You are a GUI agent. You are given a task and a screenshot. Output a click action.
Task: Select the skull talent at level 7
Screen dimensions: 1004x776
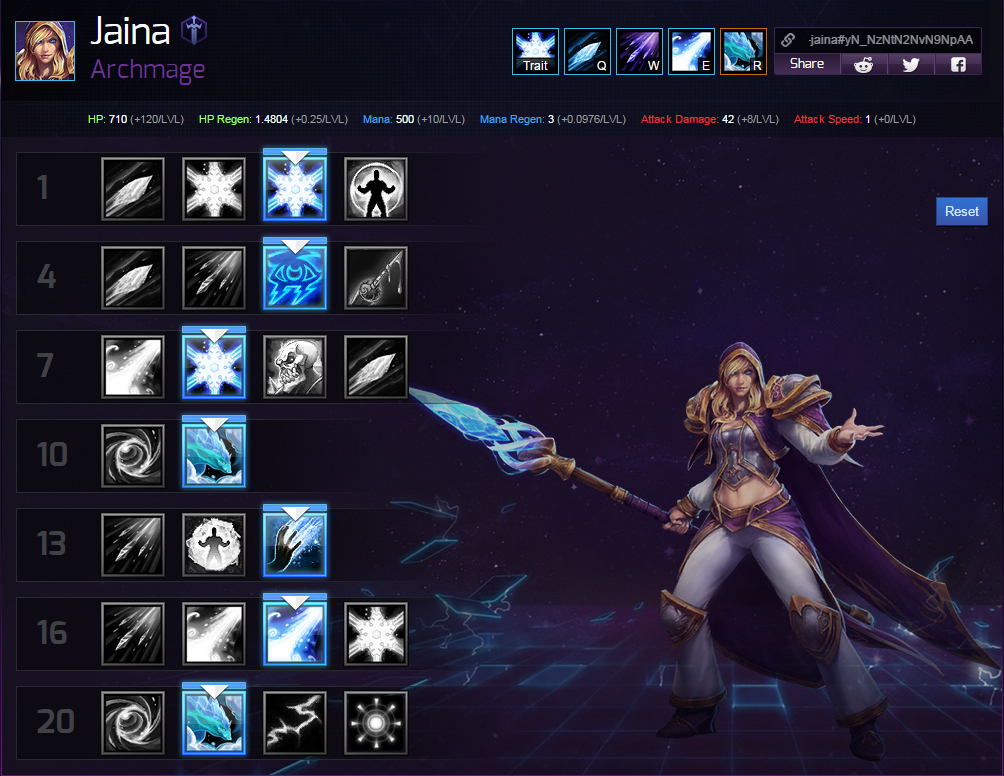[x=295, y=367]
